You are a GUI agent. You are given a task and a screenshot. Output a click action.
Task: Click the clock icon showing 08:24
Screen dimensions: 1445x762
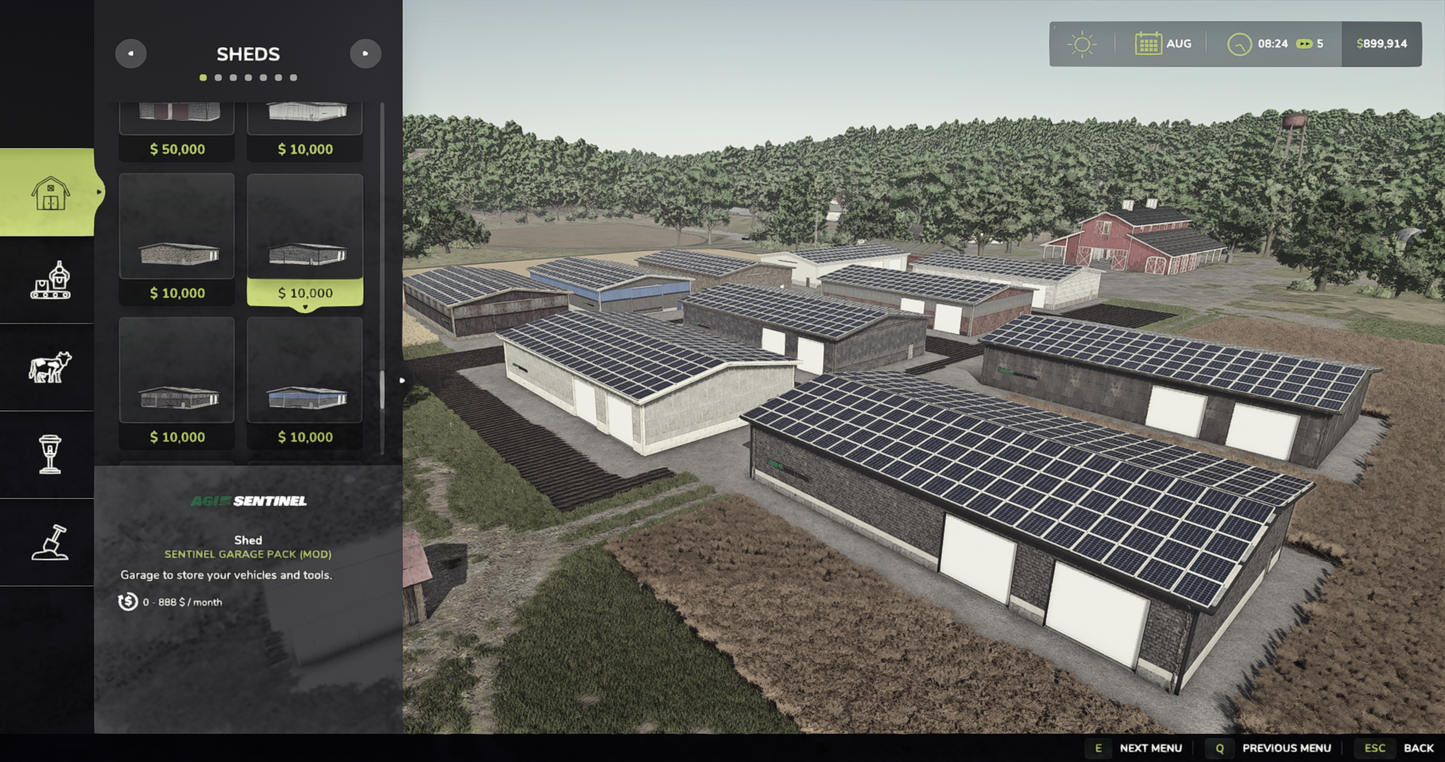pos(1237,43)
